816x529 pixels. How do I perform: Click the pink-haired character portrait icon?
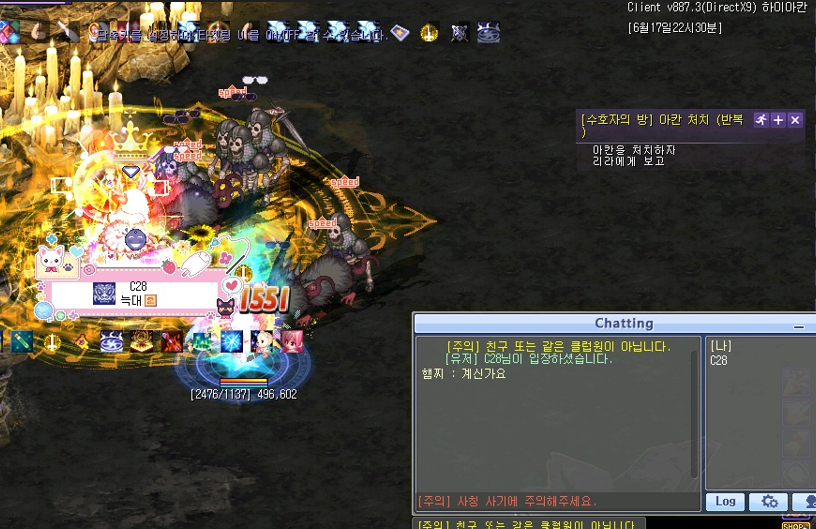(293, 341)
